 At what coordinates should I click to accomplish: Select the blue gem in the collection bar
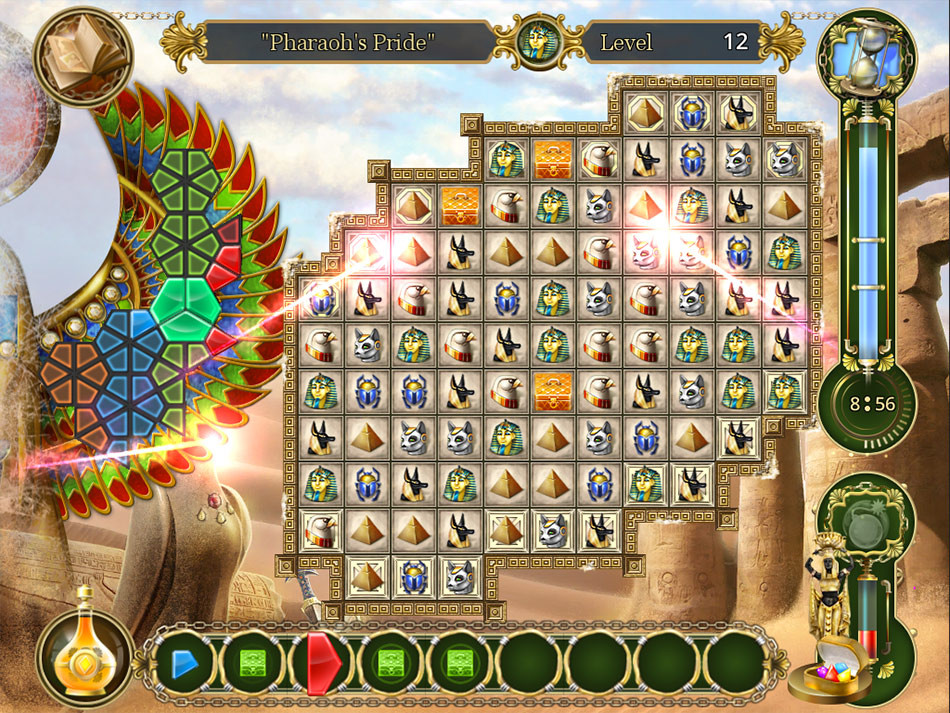point(185,662)
